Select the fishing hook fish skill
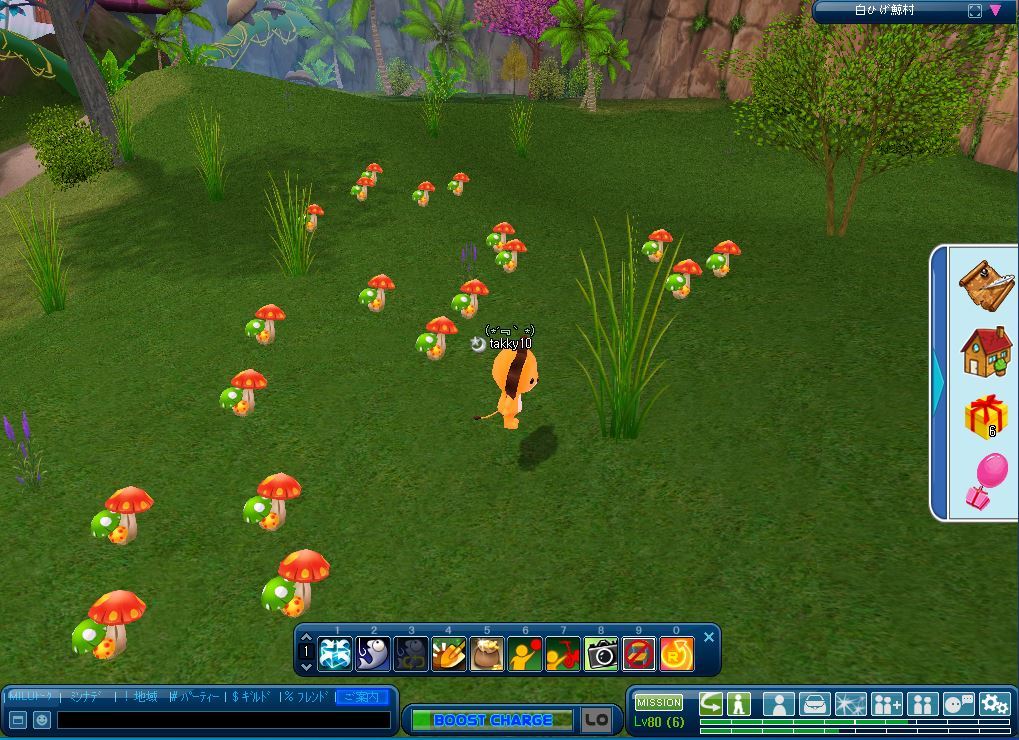The height and width of the screenshot is (740, 1019). (x=373, y=654)
